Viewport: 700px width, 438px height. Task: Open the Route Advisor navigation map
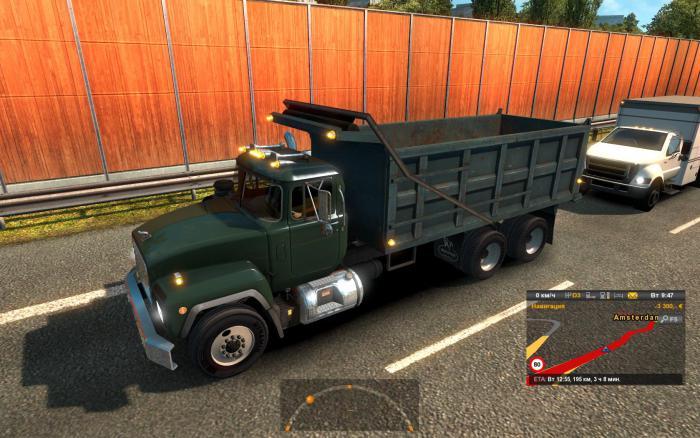click(x=604, y=345)
